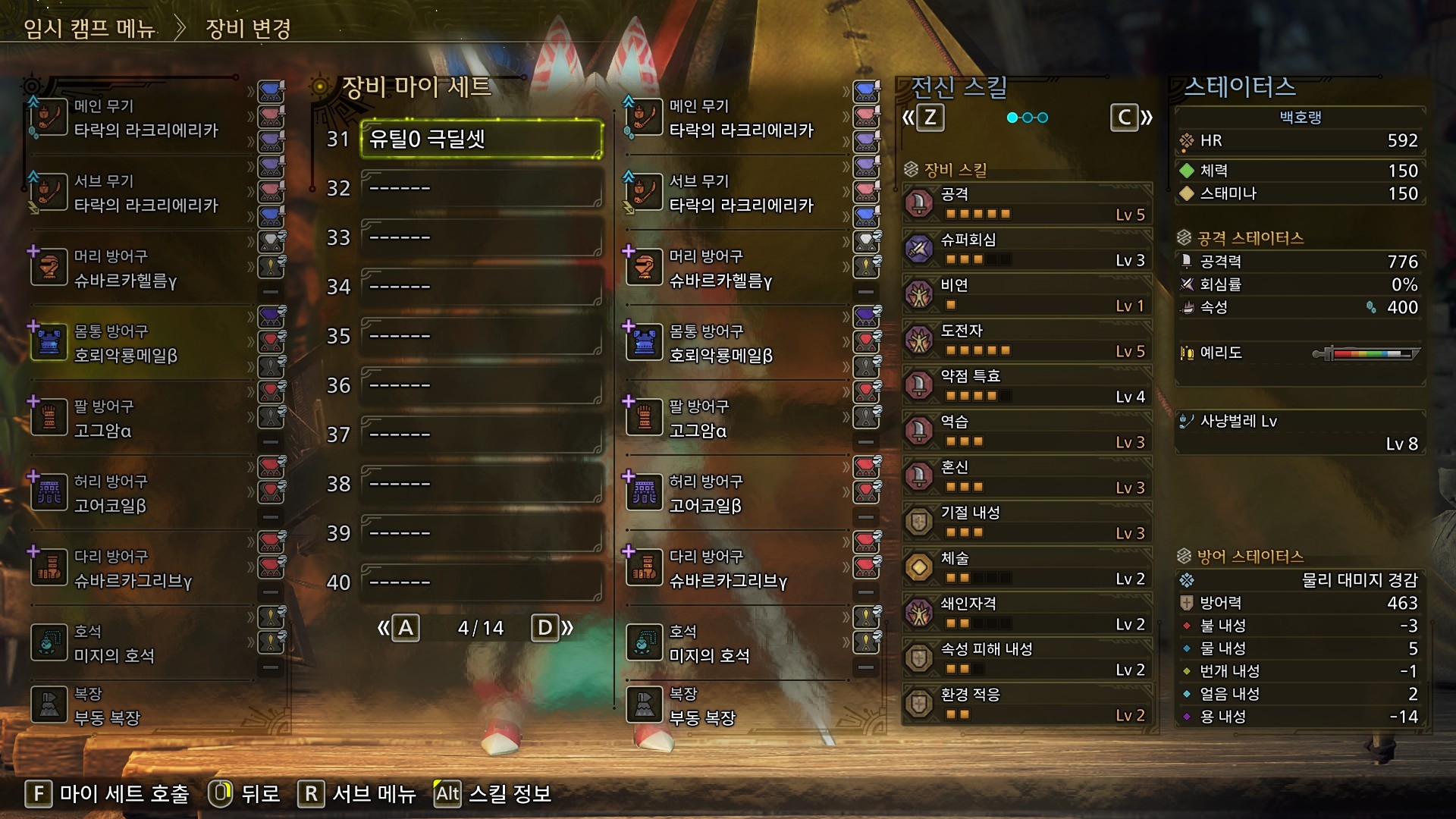Click the 쇄인자격 skill row
This screenshot has width=1456, height=819.
pos(1027,613)
